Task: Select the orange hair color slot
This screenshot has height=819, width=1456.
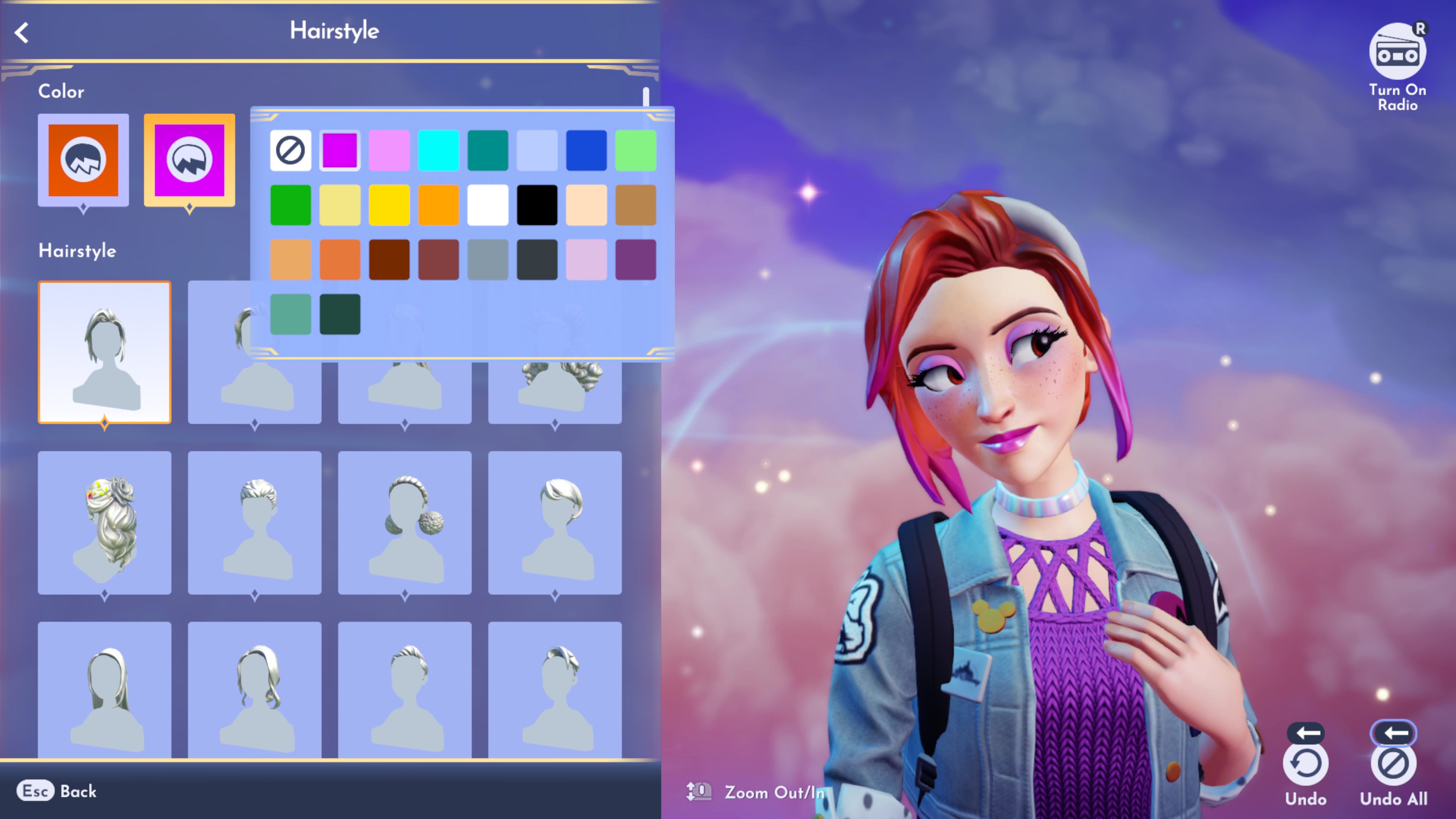Action: pos(83,160)
